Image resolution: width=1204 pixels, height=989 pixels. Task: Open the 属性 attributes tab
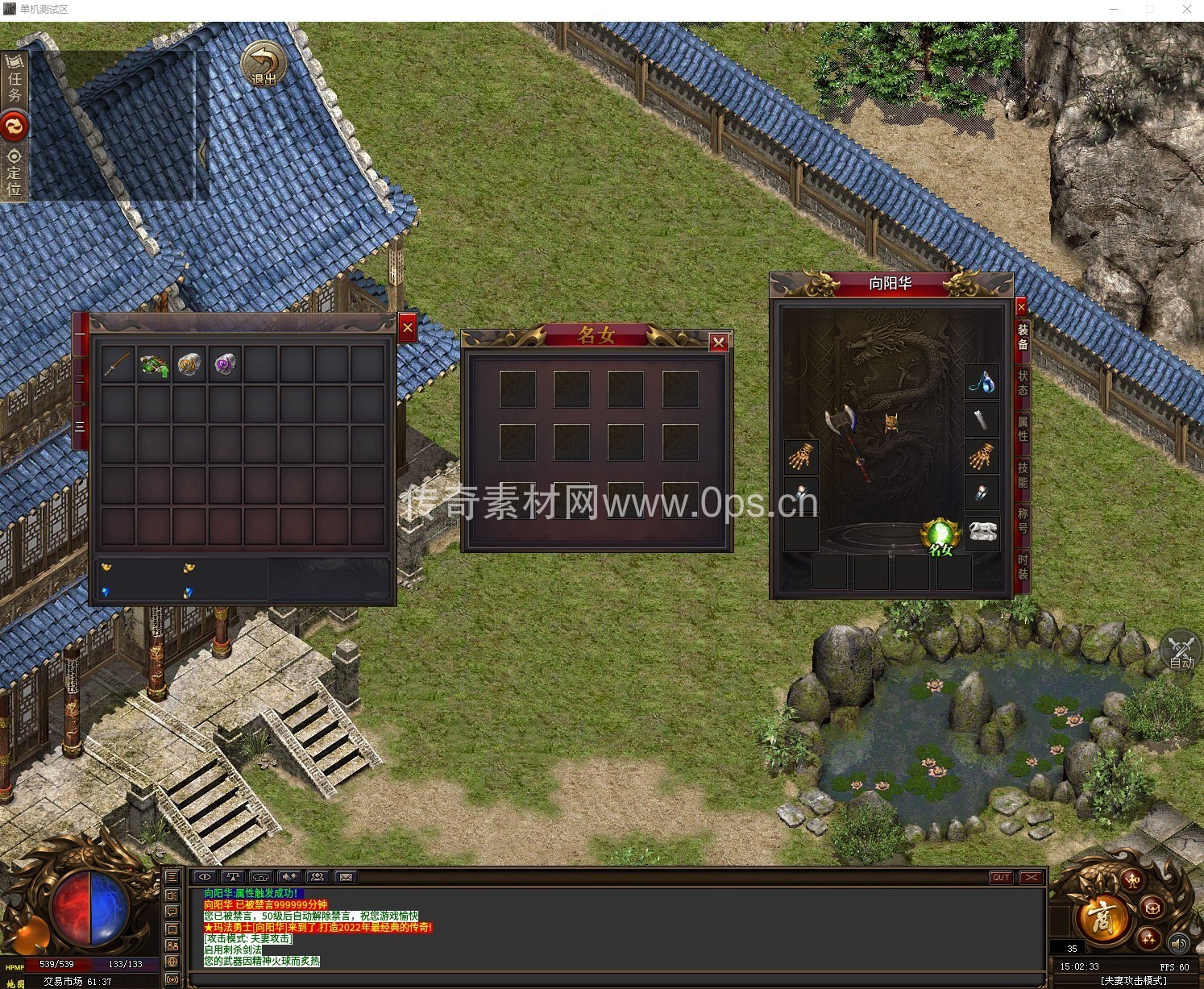point(1023,428)
